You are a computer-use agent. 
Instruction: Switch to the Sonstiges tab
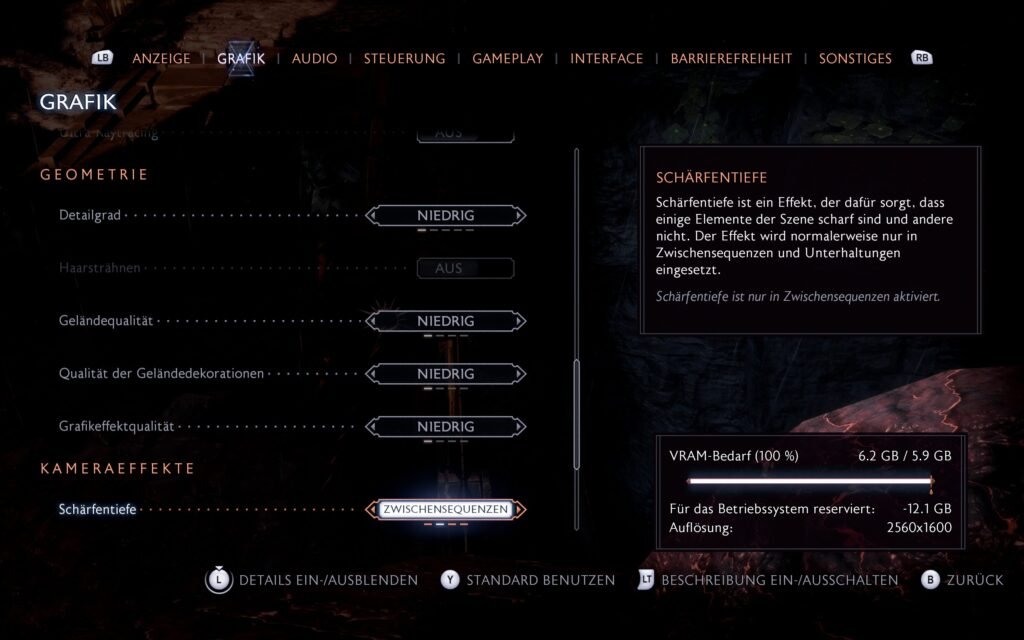tap(855, 58)
